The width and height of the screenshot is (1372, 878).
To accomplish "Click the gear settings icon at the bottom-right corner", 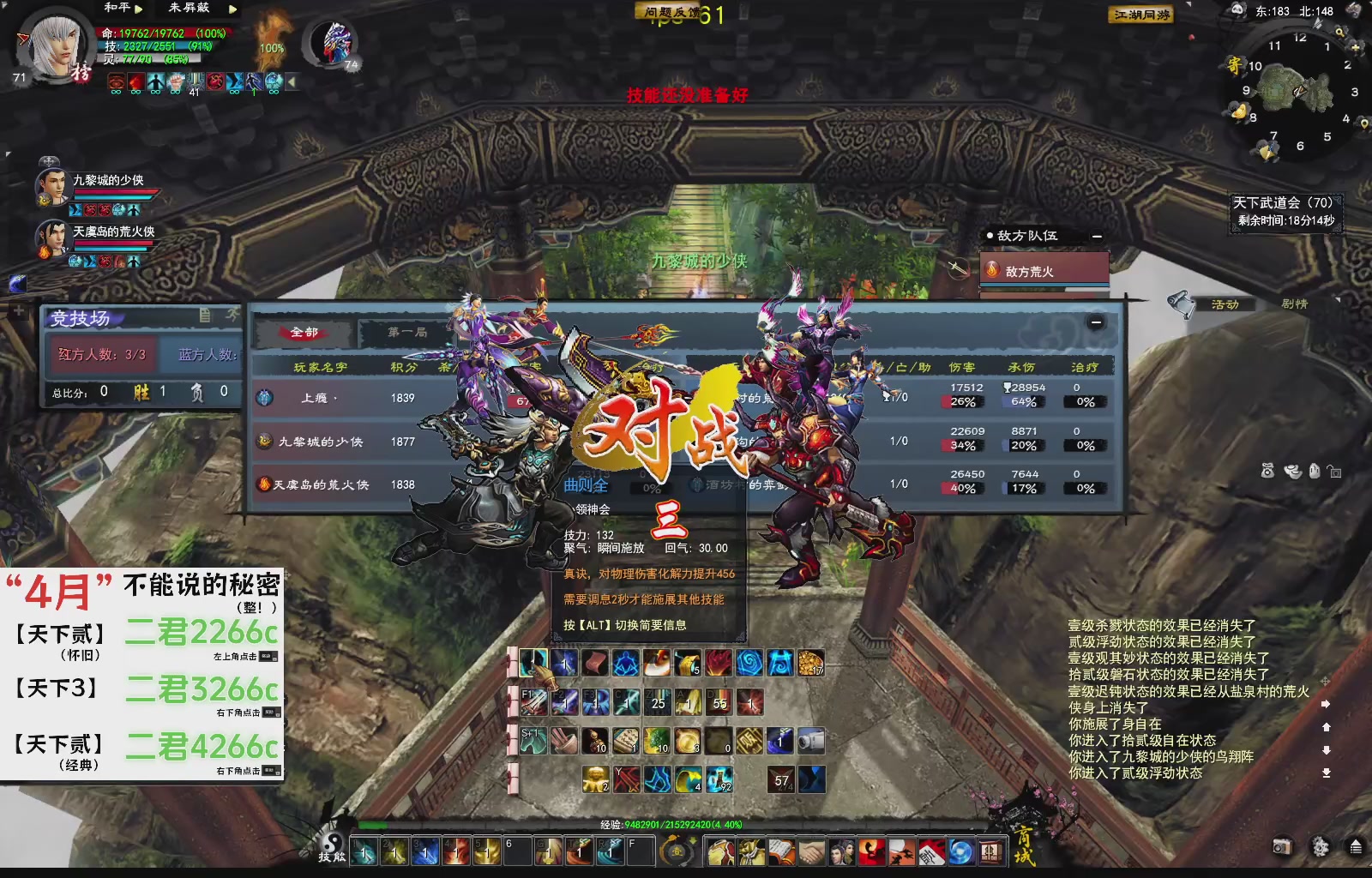I will (1319, 845).
